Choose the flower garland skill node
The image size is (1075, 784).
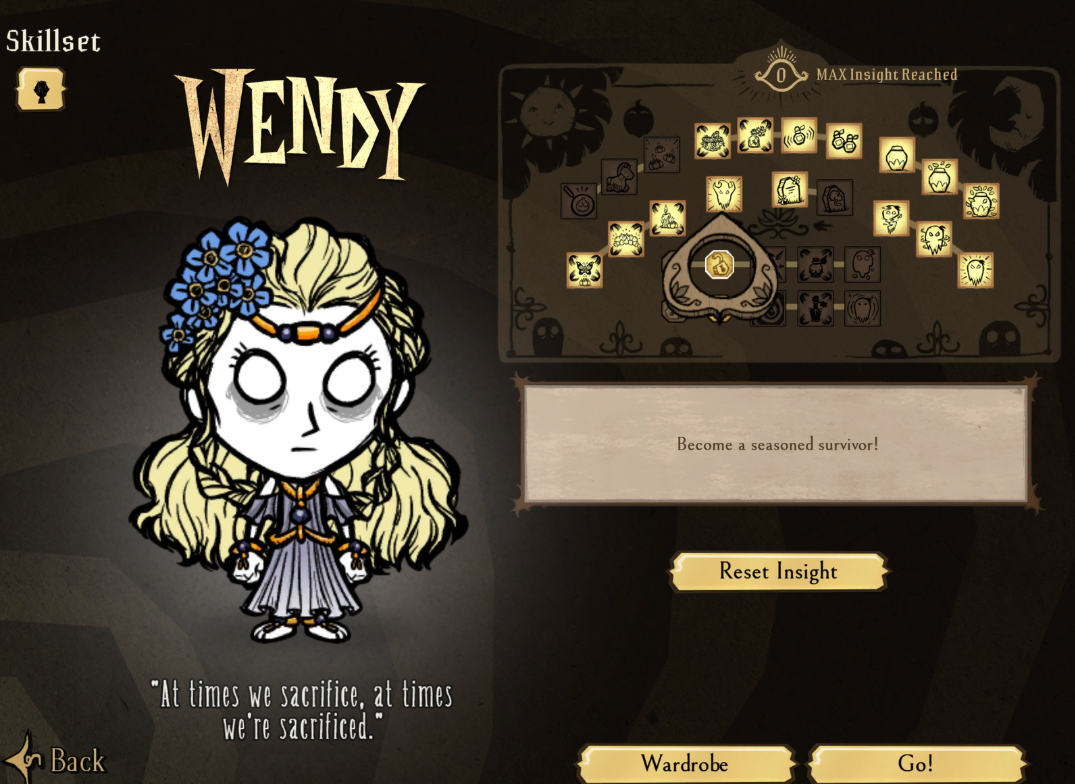click(x=626, y=239)
